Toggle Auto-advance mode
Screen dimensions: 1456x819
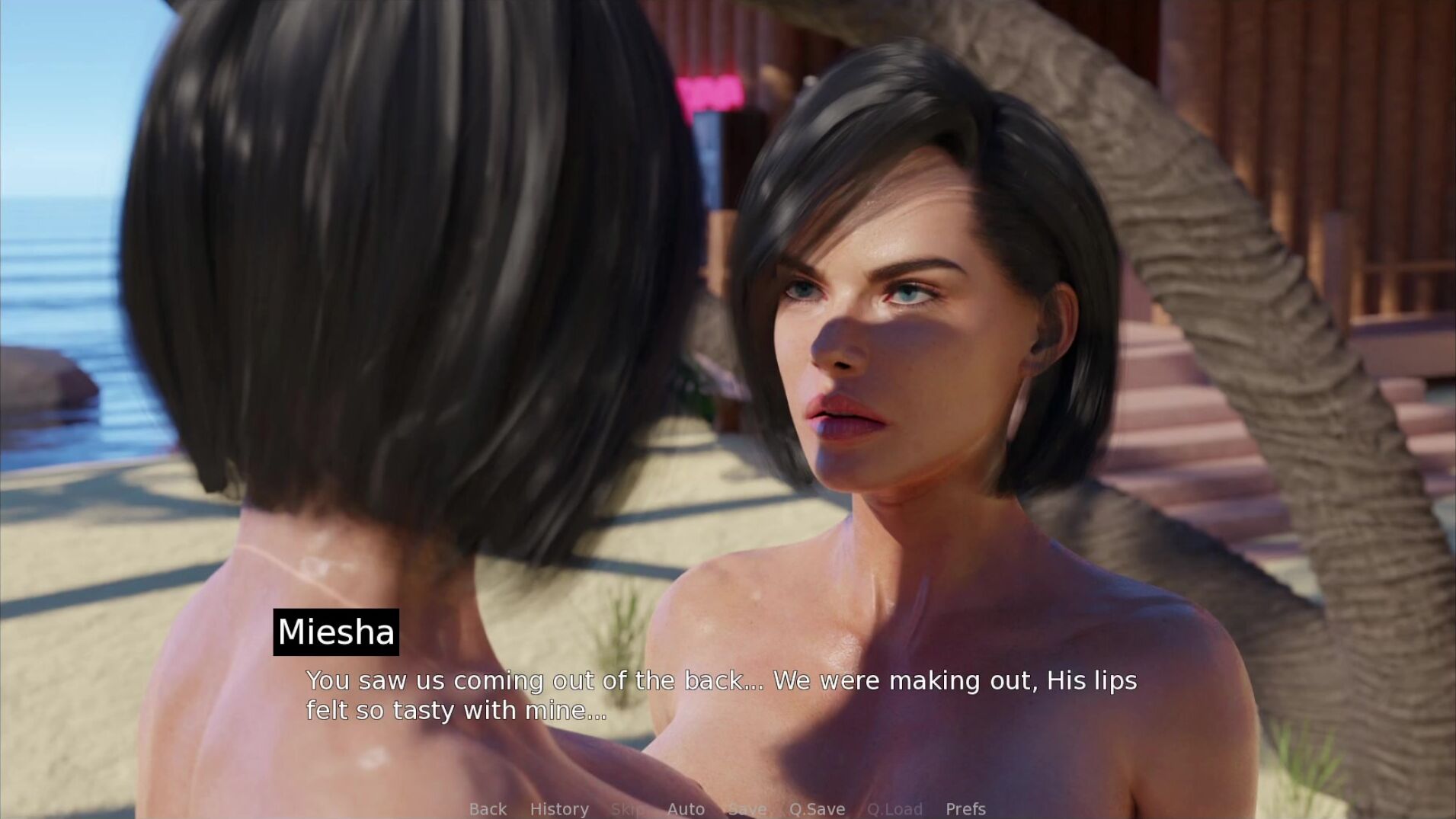686,808
